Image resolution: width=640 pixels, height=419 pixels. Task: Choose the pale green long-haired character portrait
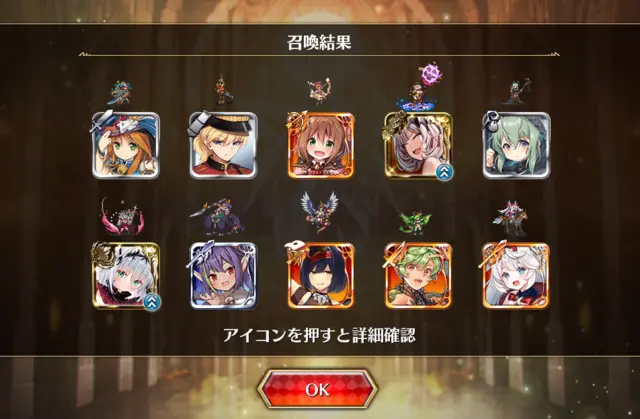[516, 146]
